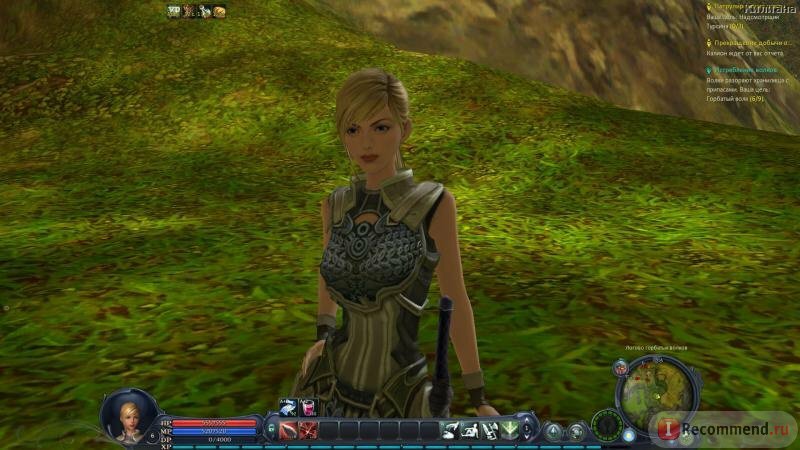Activate the red sword slash skill

(289, 431)
